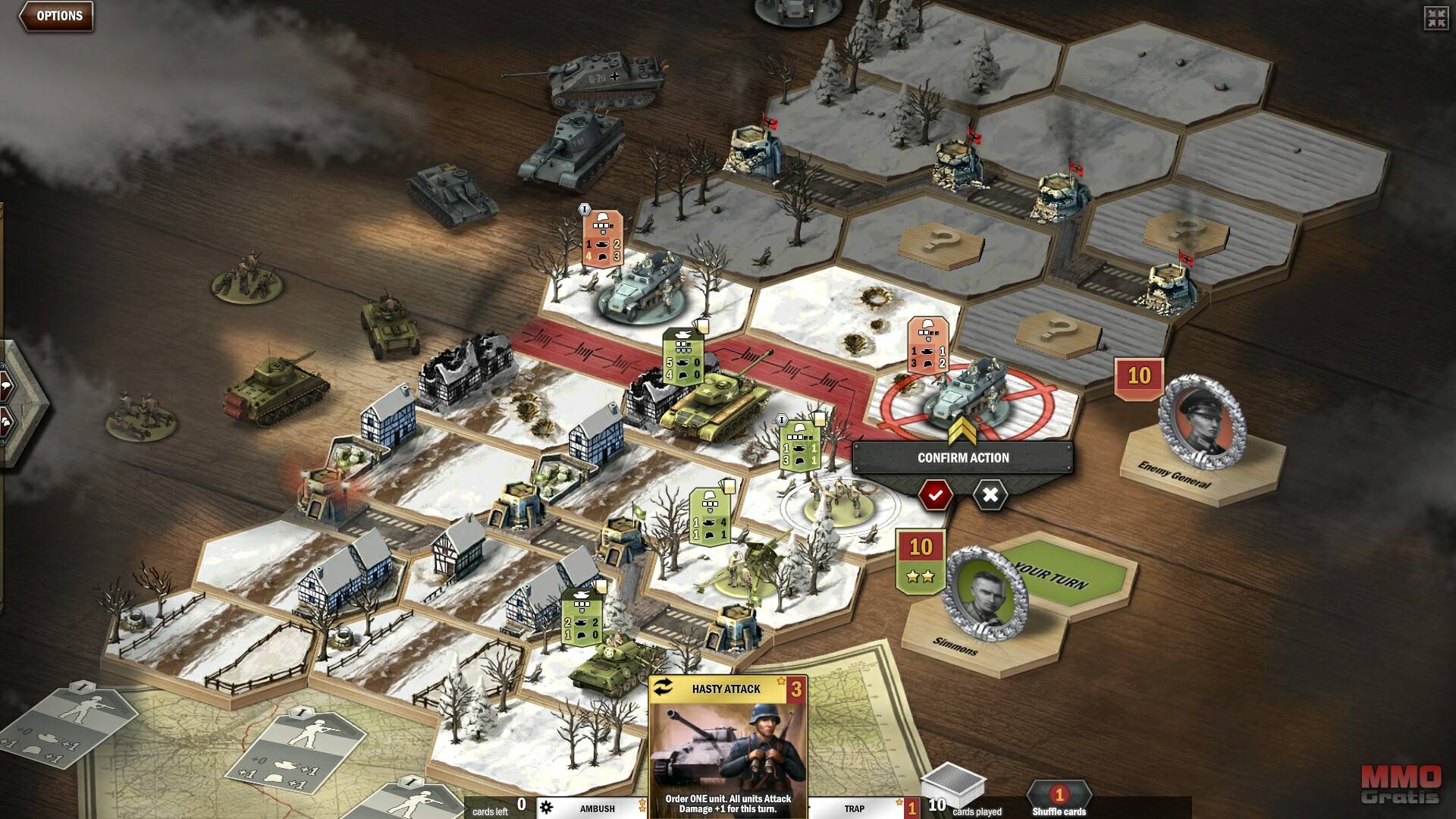Confirm the action with the checkmark
This screenshot has height=819, width=1456.
(935, 495)
